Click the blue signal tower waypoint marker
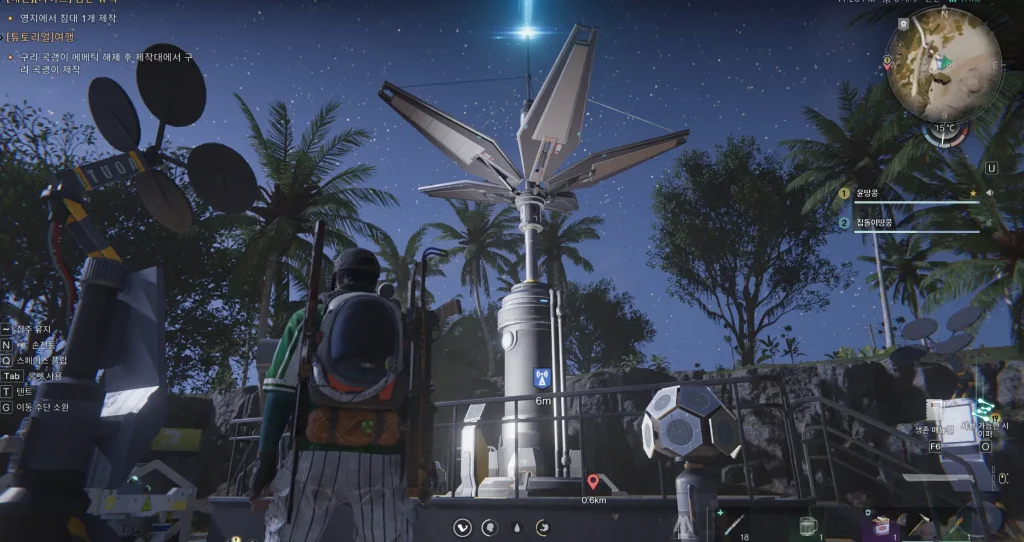The width and height of the screenshot is (1024, 542). (x=542, y=378)
